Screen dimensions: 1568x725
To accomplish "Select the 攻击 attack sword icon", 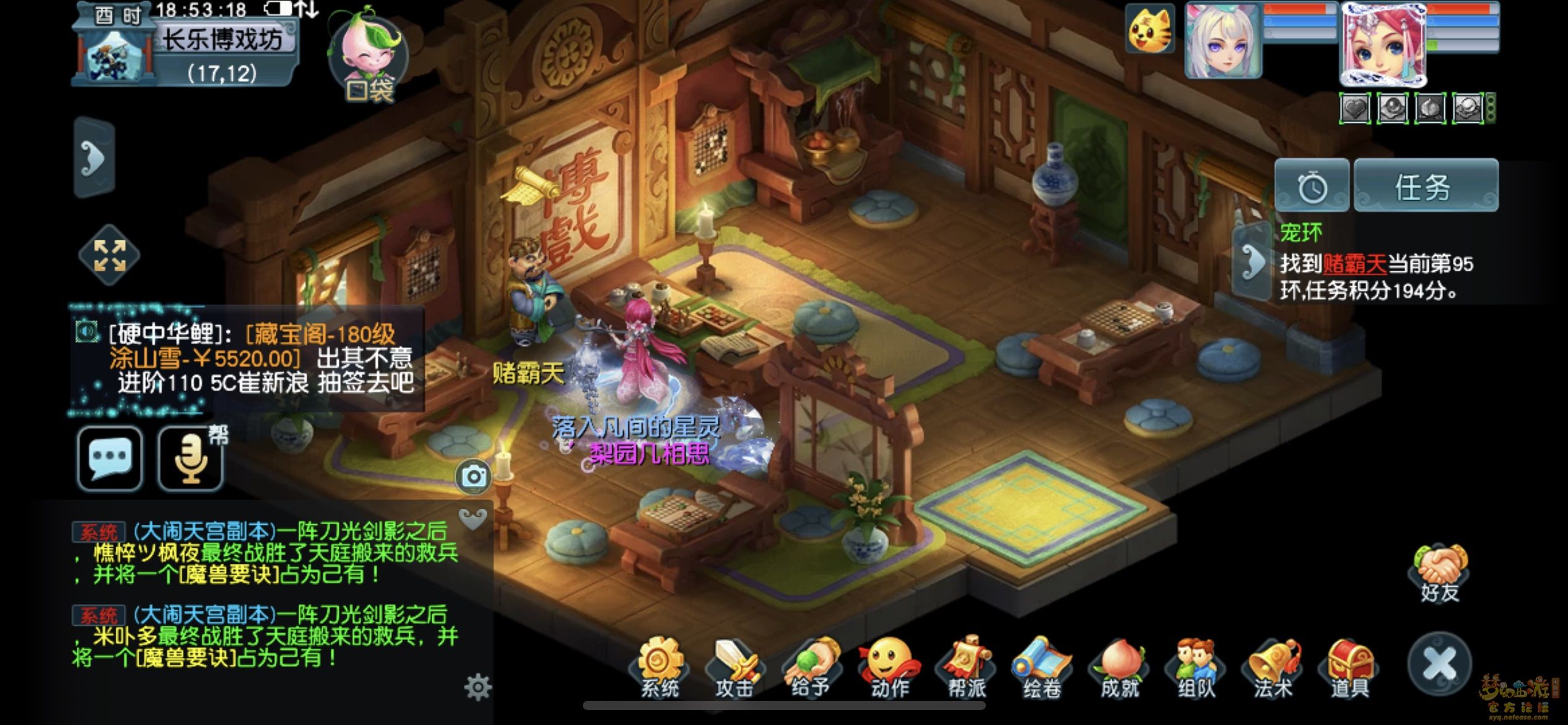I will point(735,668).
